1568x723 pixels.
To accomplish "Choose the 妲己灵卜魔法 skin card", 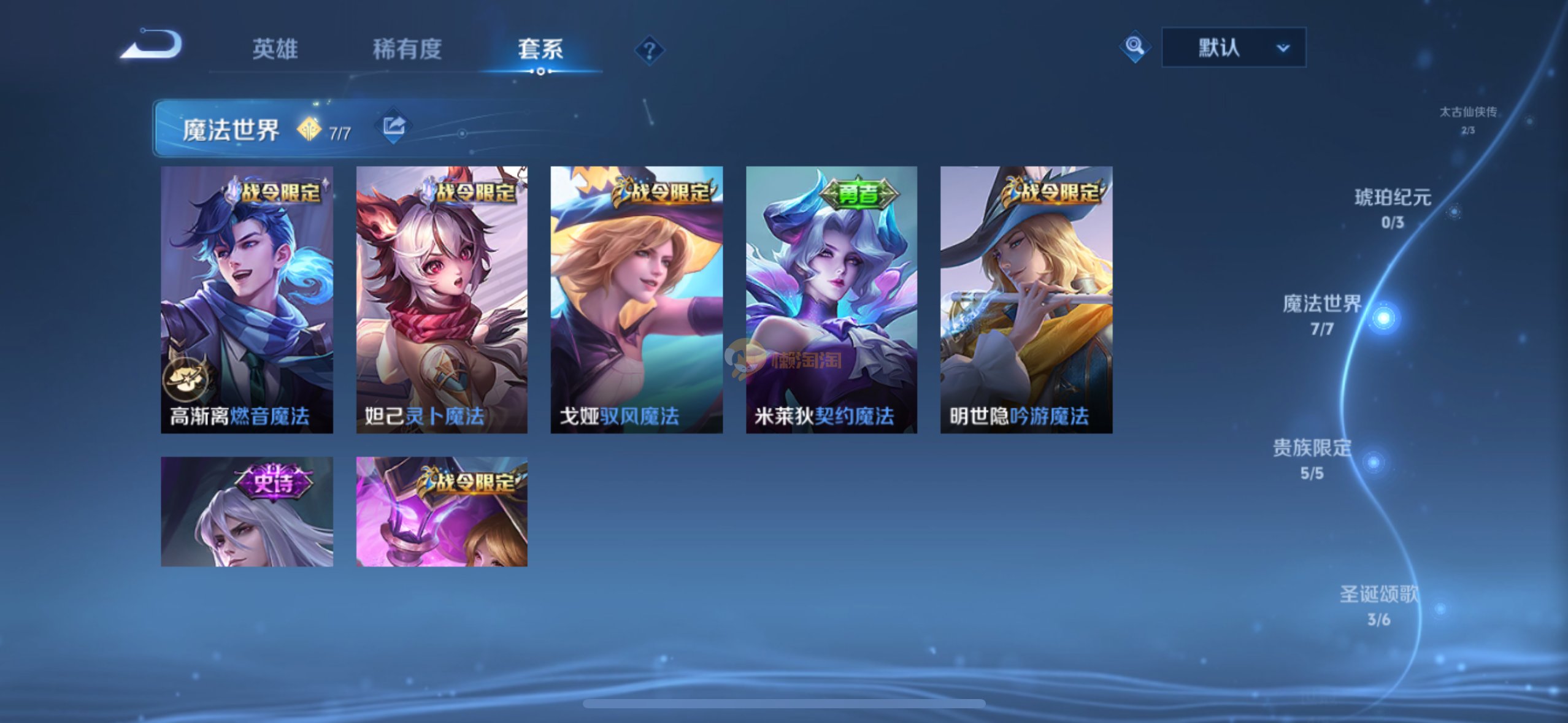I will pyautogui.click(x=442, y=299).
